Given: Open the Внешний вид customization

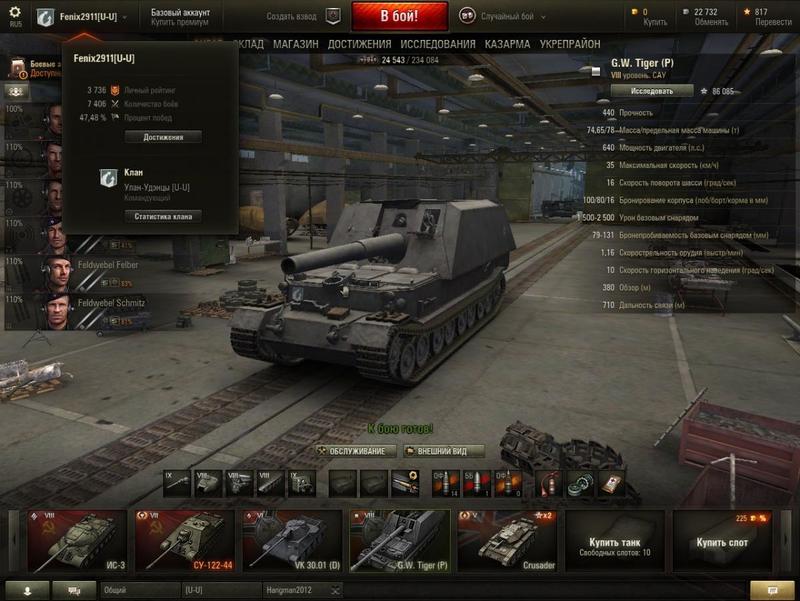Looking at the screenshot, I should [x=444, y=451].
